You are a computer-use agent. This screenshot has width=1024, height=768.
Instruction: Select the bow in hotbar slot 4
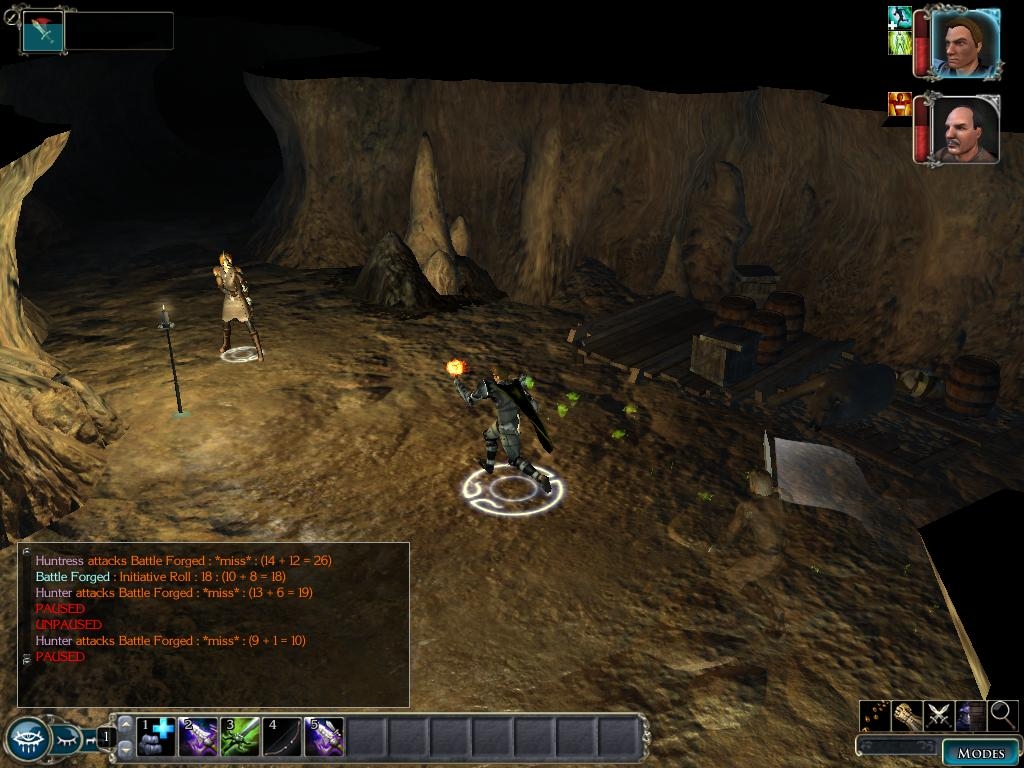point(282,737)
